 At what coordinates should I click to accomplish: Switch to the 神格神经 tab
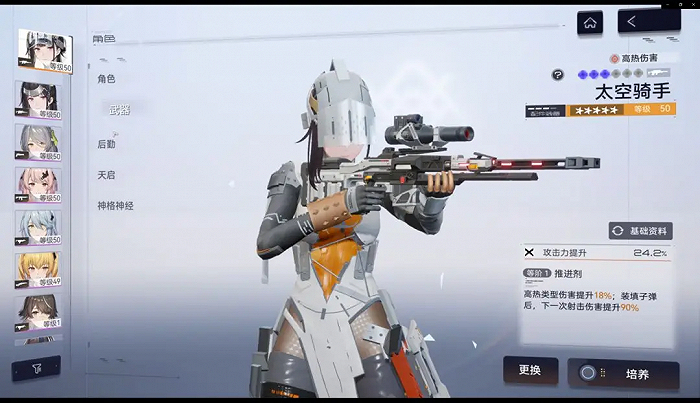(x=115, y=206)
